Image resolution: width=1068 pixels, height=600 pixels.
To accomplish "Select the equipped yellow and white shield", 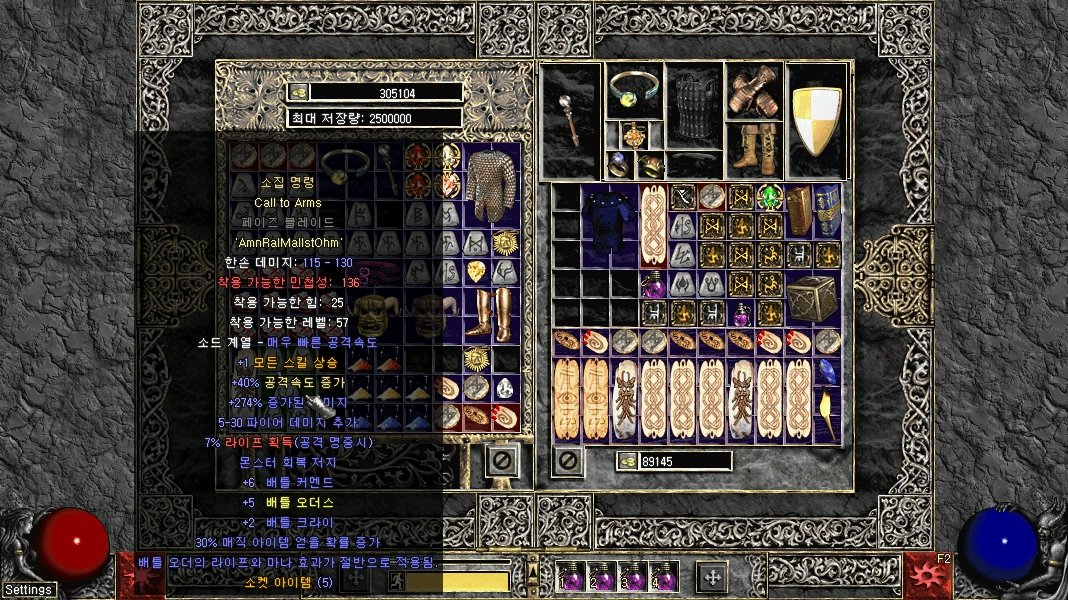I will click(816, 121).
